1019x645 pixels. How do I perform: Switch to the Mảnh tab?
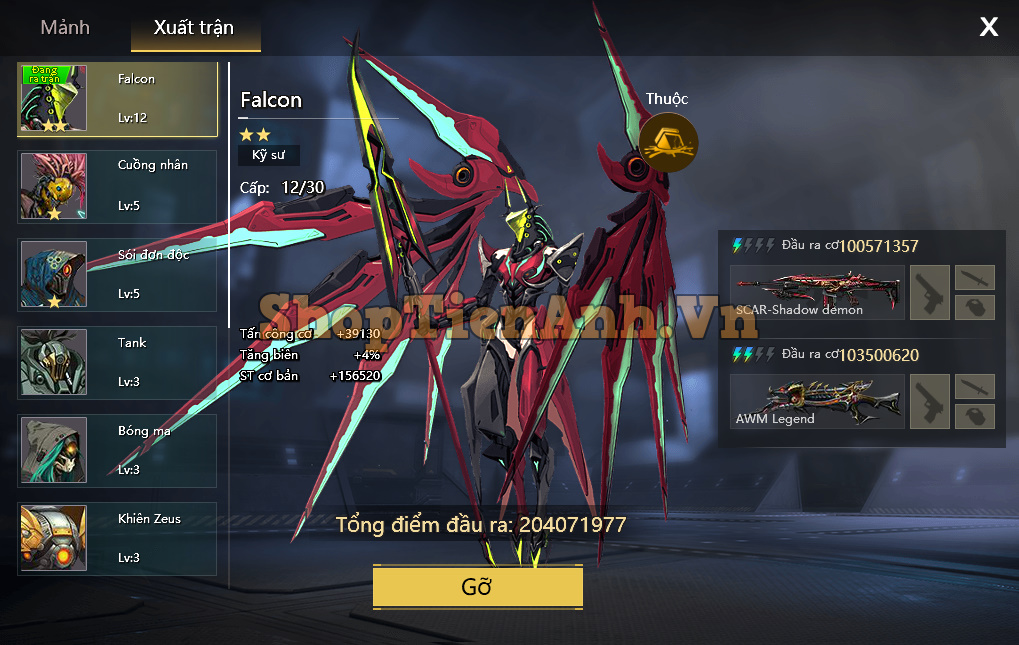pyautogui.click(x=65, y=28)
